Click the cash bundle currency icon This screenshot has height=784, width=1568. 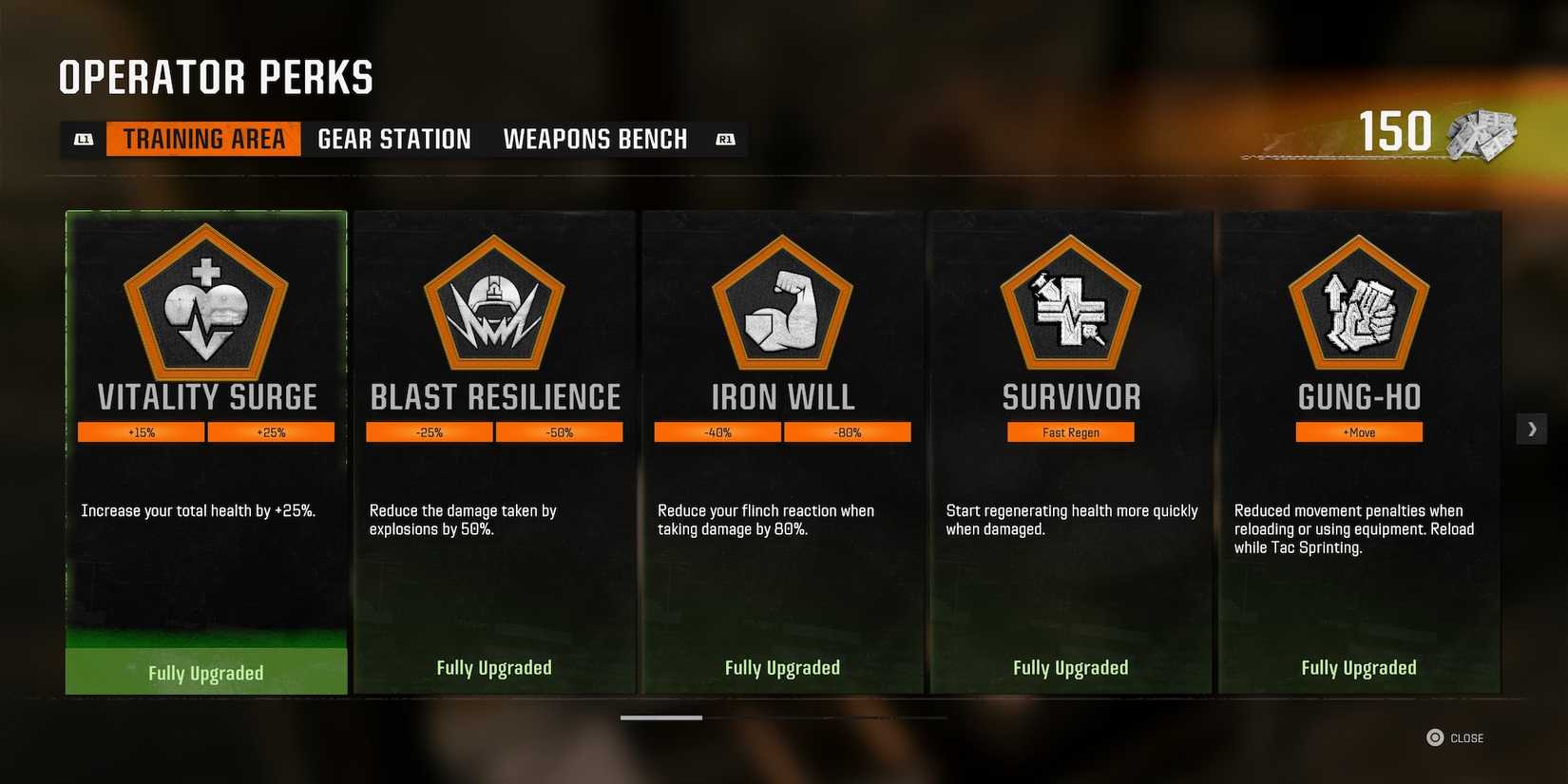click(x=1480, y=134)
